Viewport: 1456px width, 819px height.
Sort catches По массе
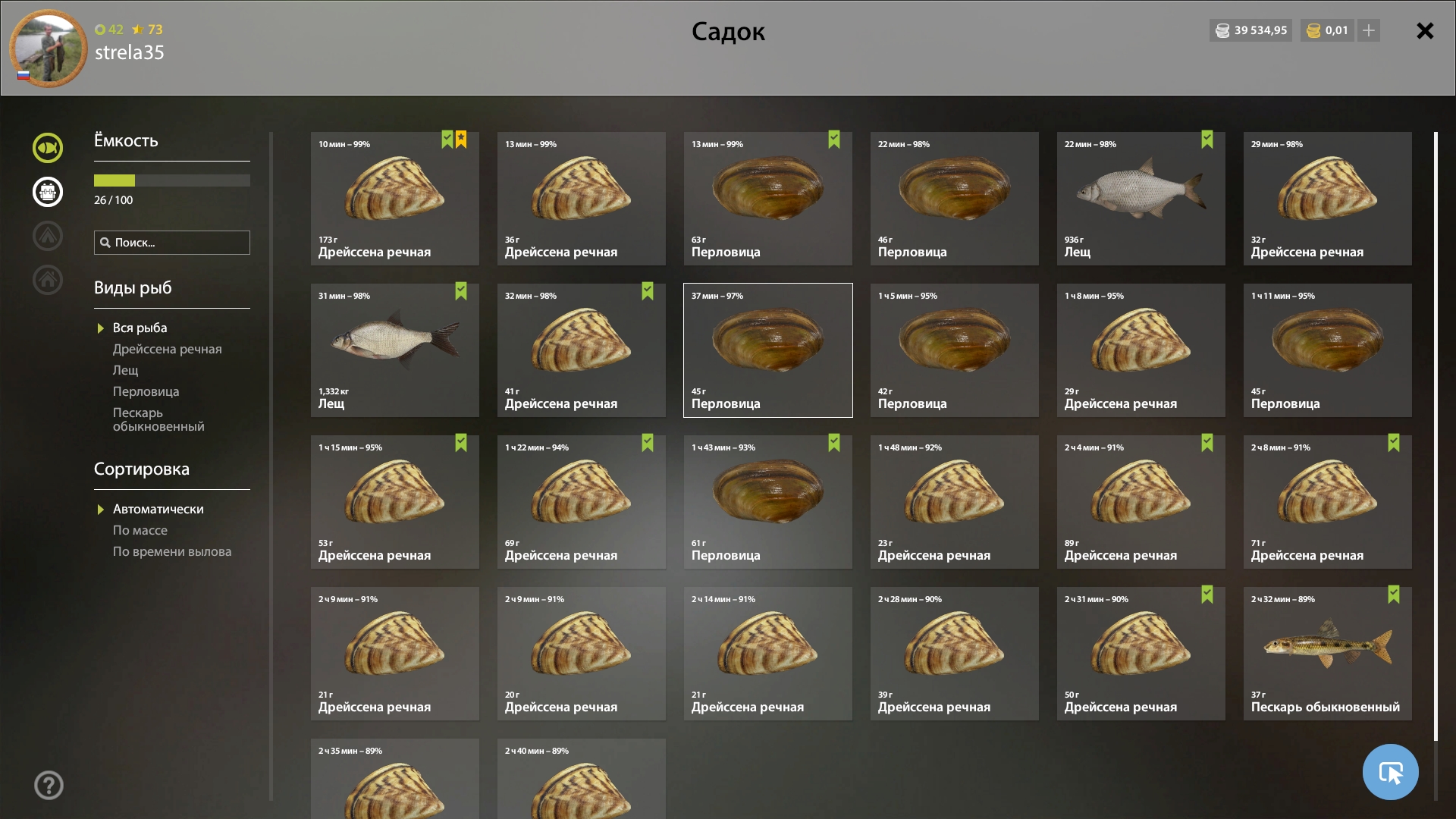click(140, 530)
